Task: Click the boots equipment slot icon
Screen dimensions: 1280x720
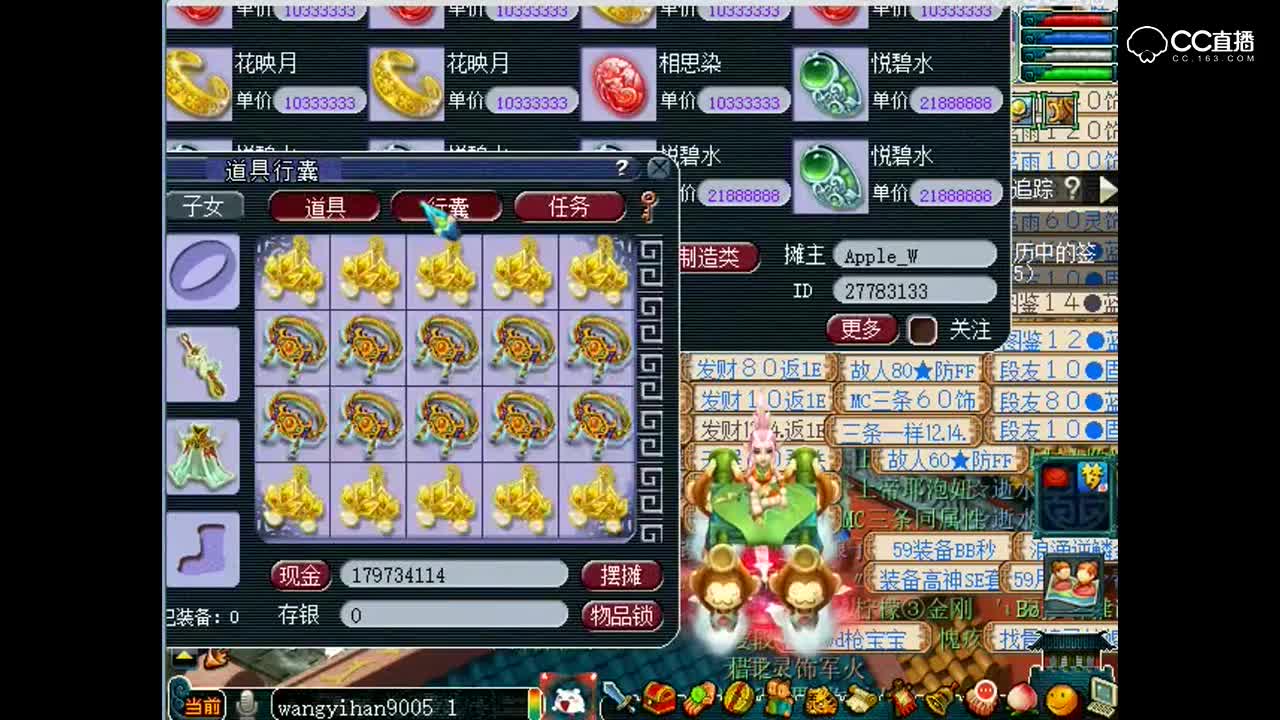Action: coord(203,550)
